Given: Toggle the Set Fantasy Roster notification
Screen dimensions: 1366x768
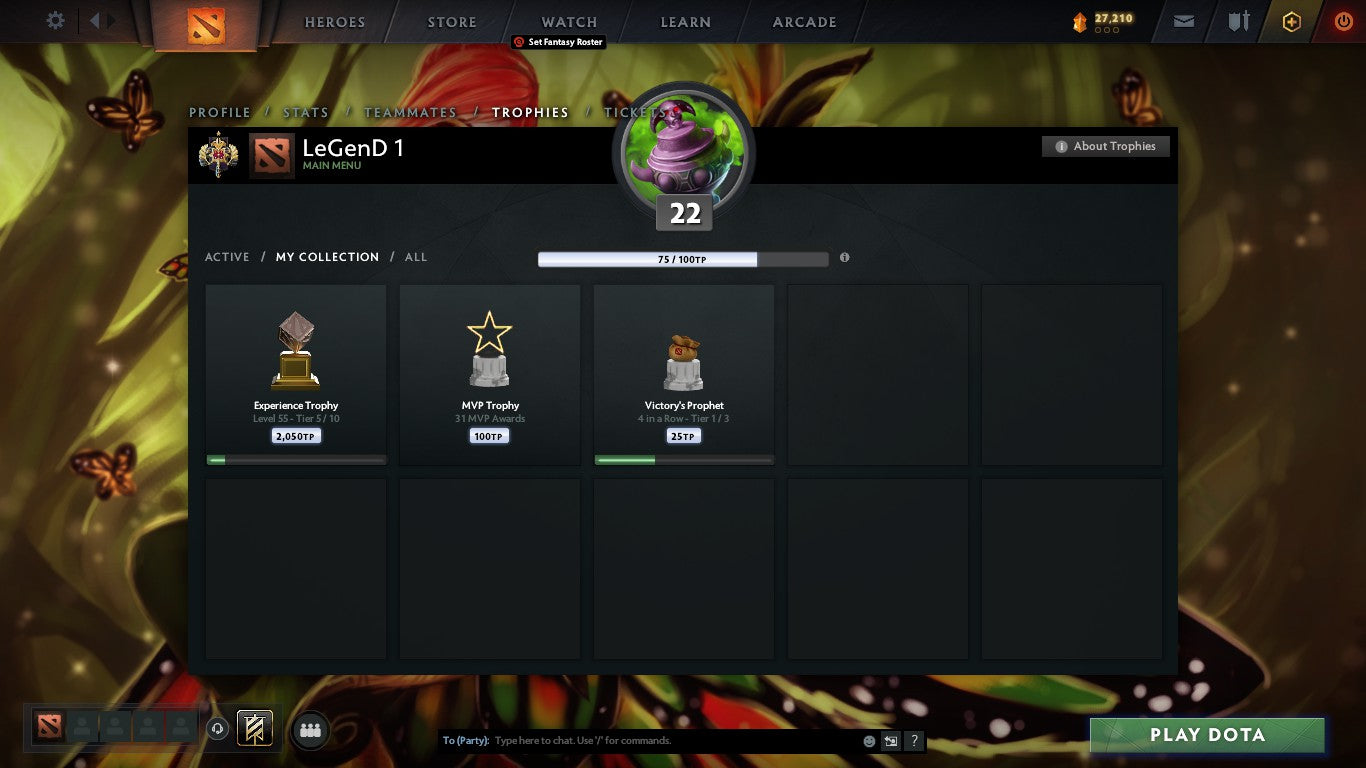Looking at the screenshot, I should (x=557, y=42).
